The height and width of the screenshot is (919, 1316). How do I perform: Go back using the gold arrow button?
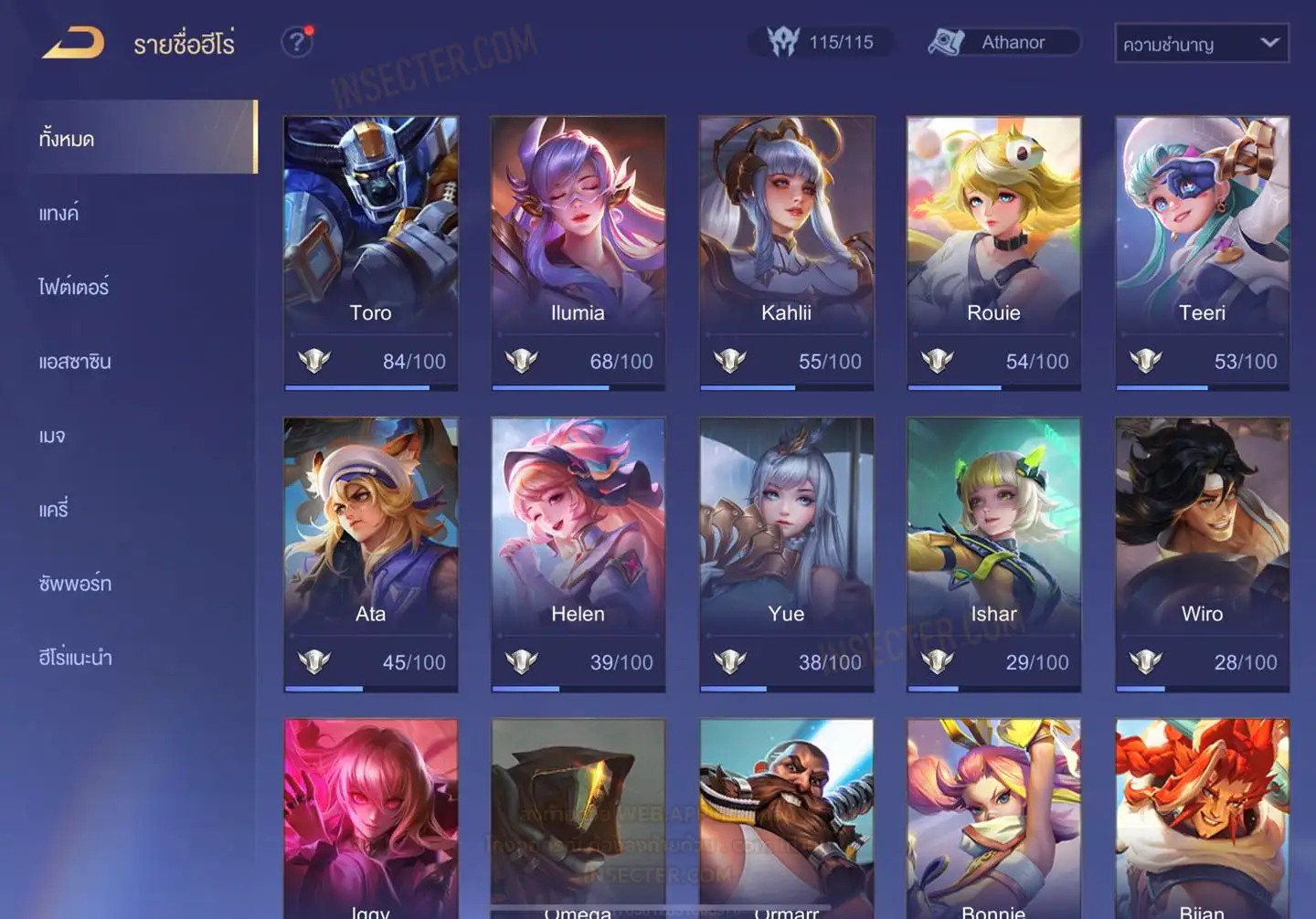[73, 43]
